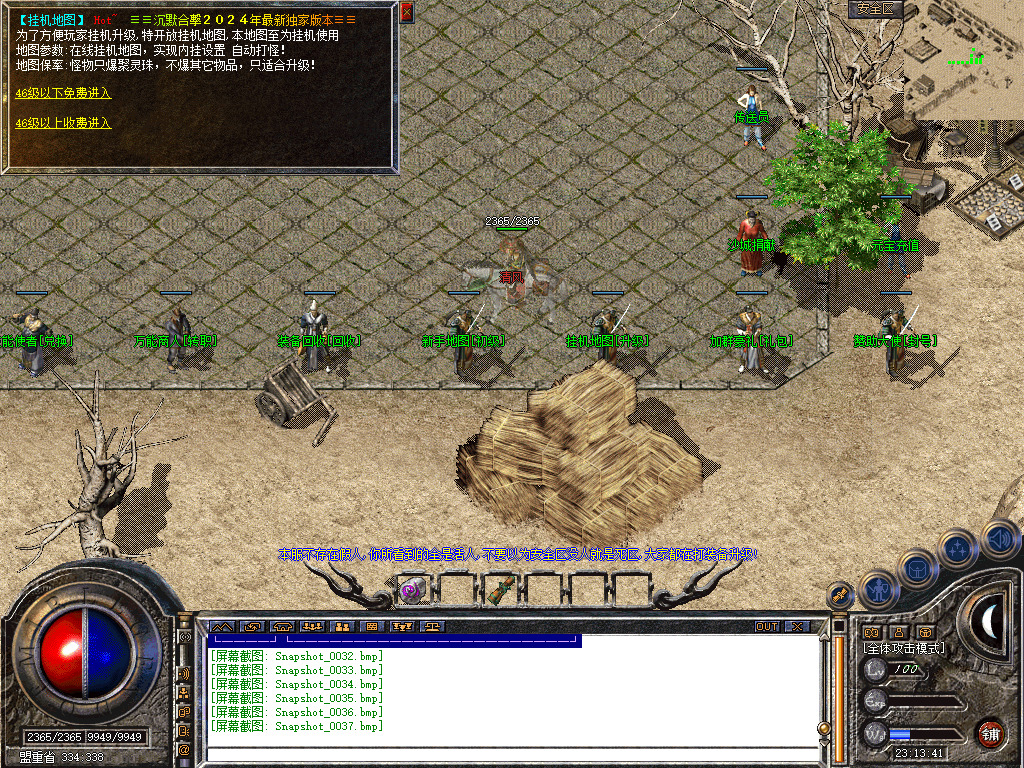
Task: Click the OUT button on the chat bar
Action: [767, 626]
